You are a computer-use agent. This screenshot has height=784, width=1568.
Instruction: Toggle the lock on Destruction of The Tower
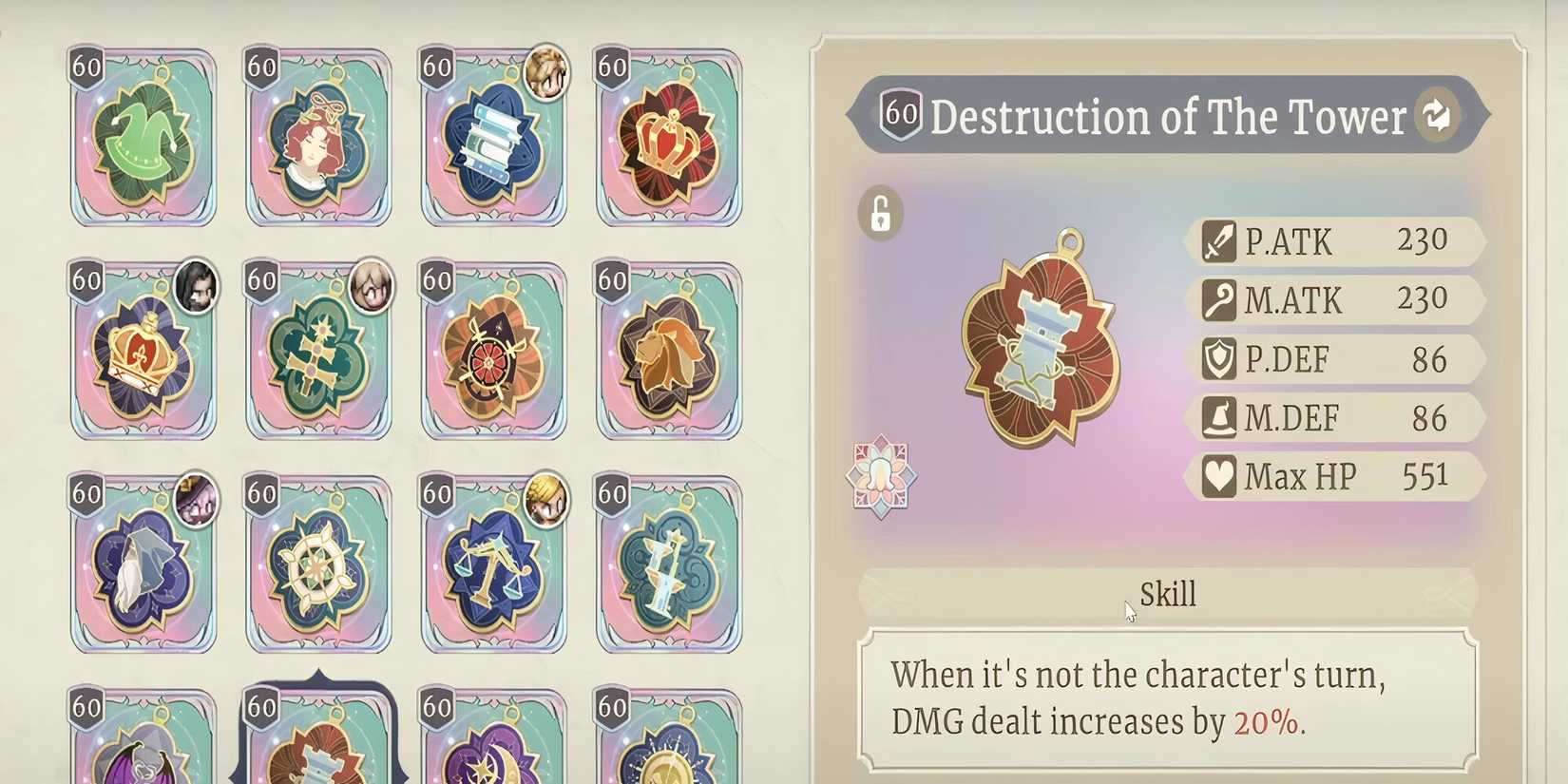point(879,213)
